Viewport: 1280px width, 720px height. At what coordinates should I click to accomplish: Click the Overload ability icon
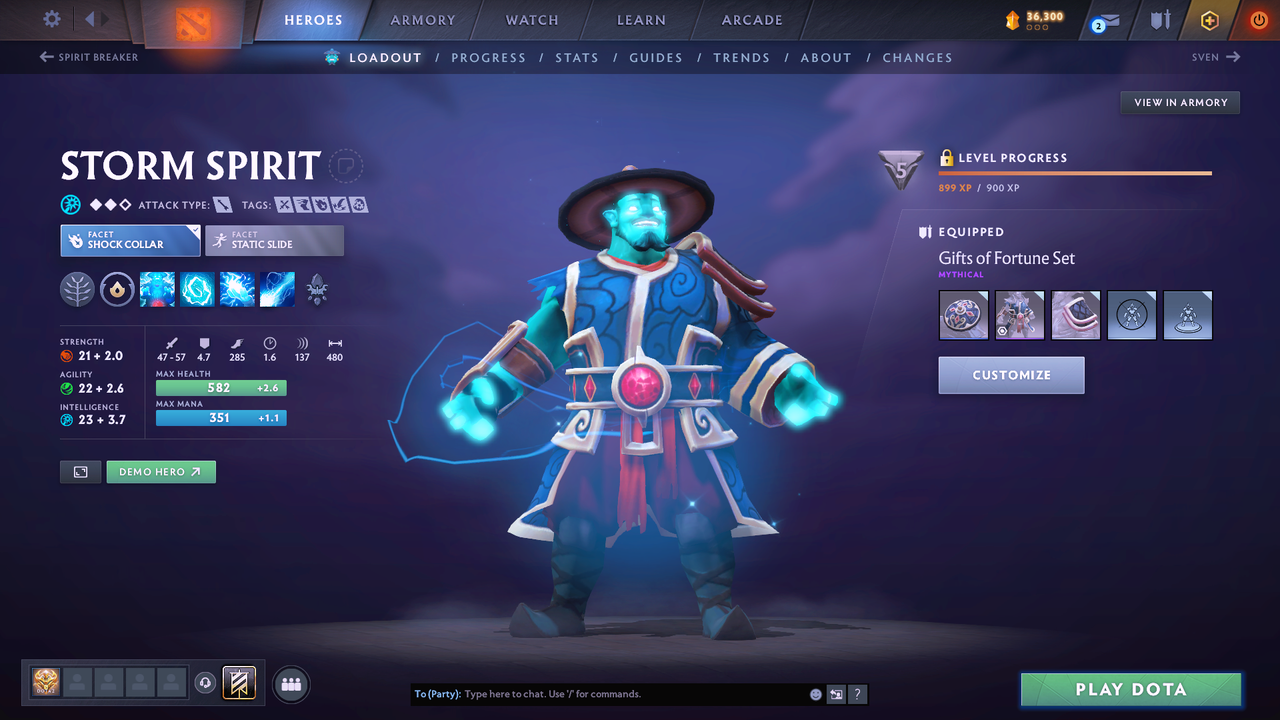(236, 289)
